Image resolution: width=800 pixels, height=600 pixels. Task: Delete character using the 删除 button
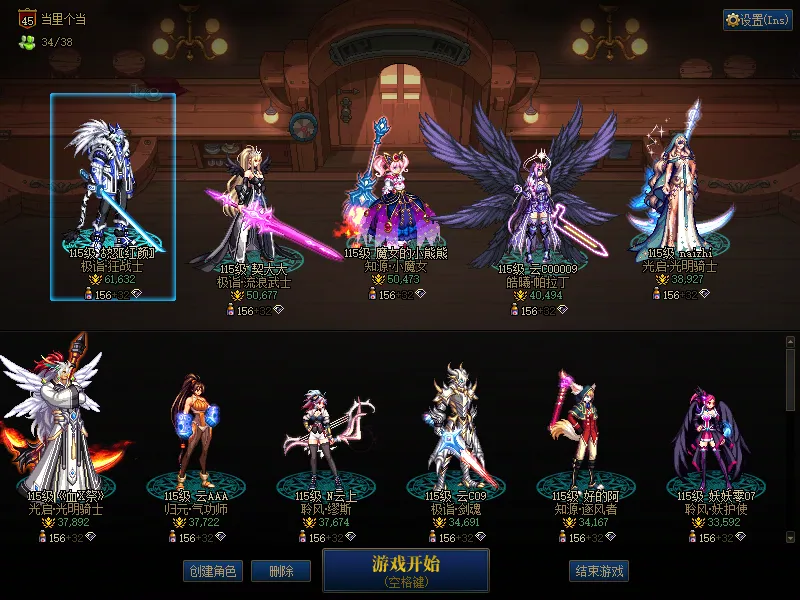pos(280,571)
